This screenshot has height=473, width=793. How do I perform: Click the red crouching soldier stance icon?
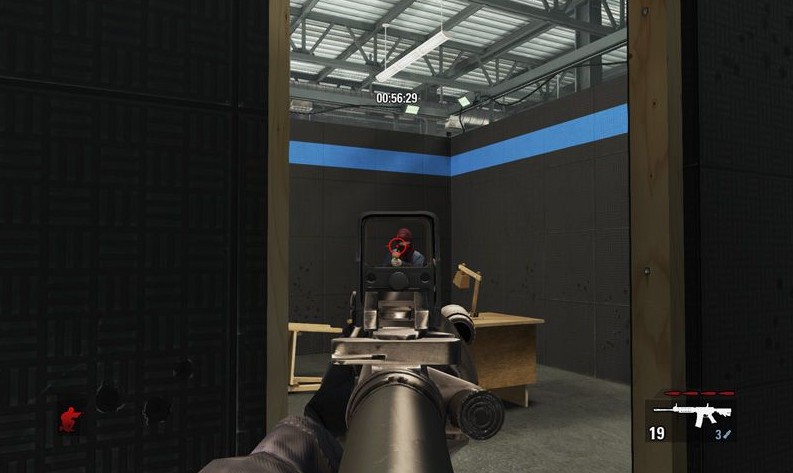tap(69, 416)
